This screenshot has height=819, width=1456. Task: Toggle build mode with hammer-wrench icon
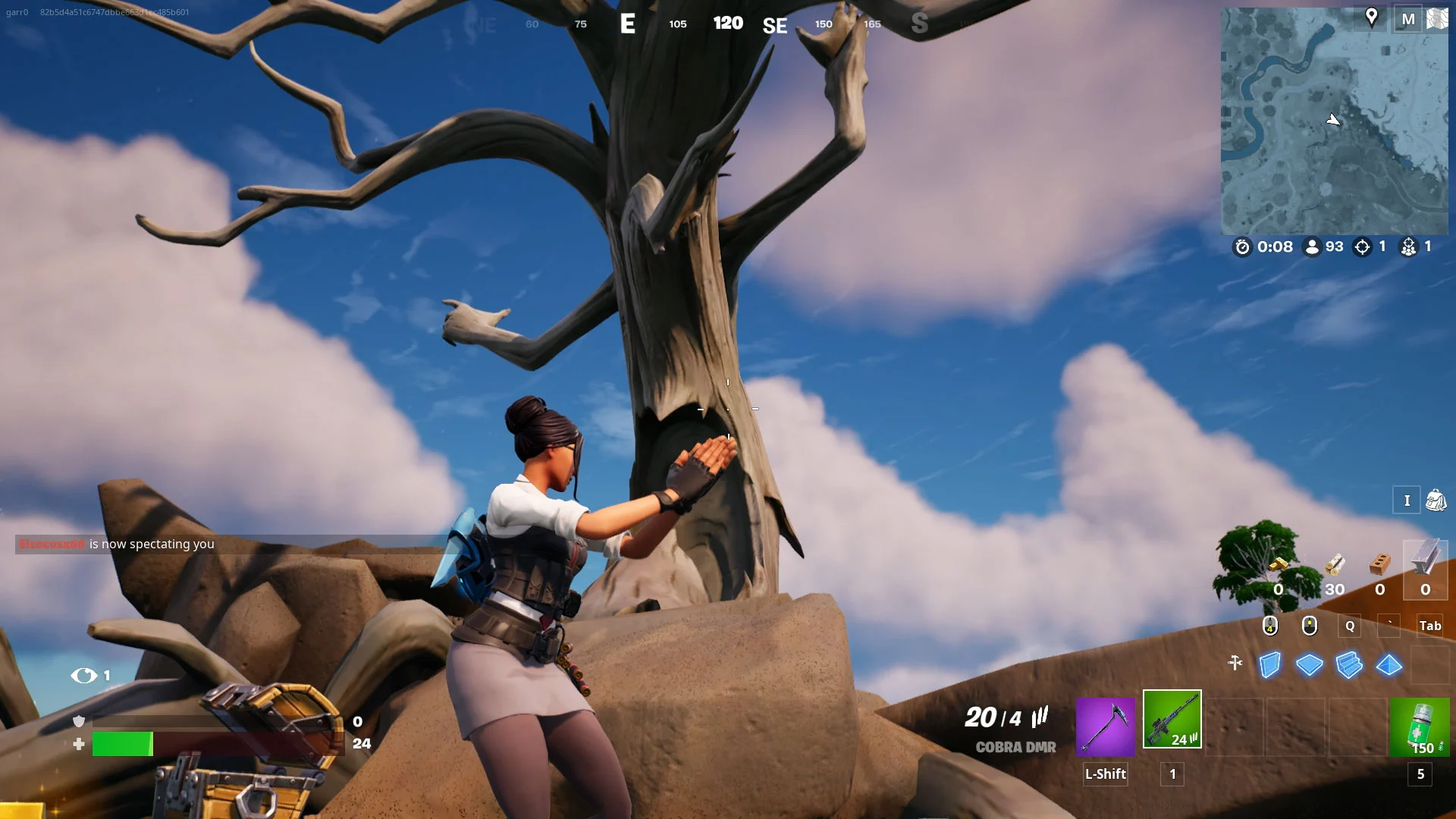point(1235,664)
